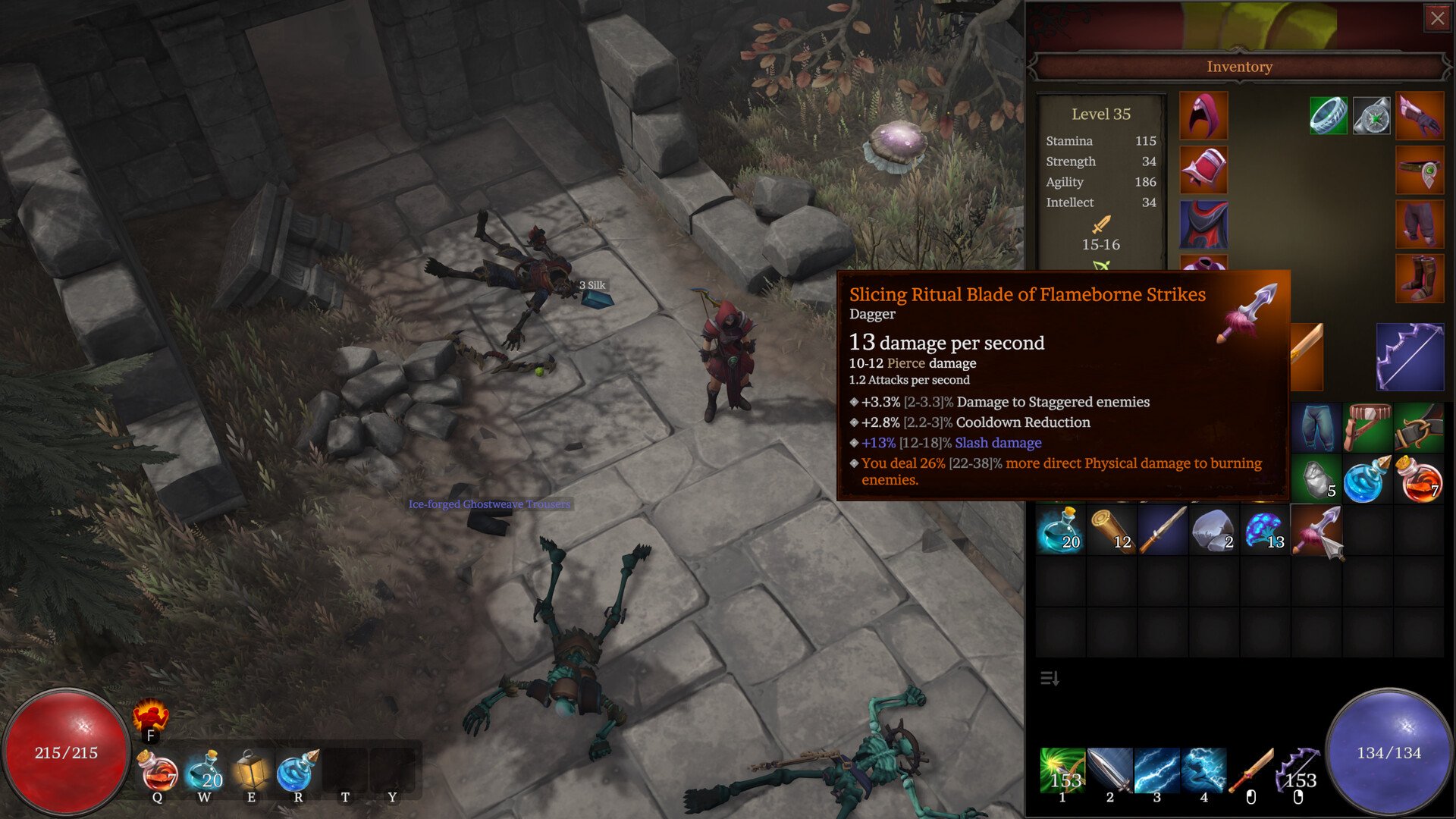This screenshot has height=819, width=1456.
Task: Sort inventory with the sort button
Action: point(1050,678)
